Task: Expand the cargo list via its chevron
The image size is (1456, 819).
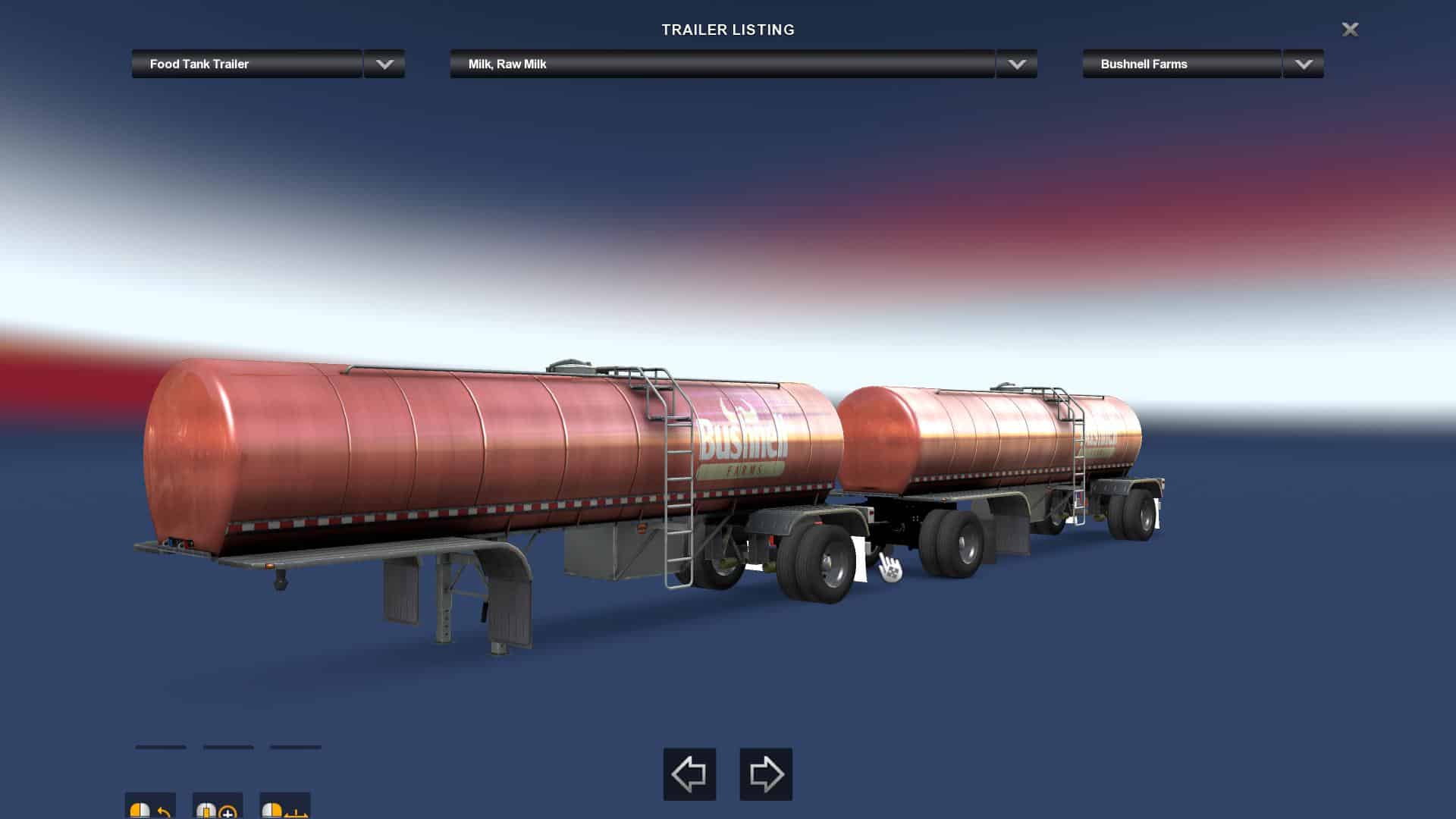Action: (x=1016, y=64)
